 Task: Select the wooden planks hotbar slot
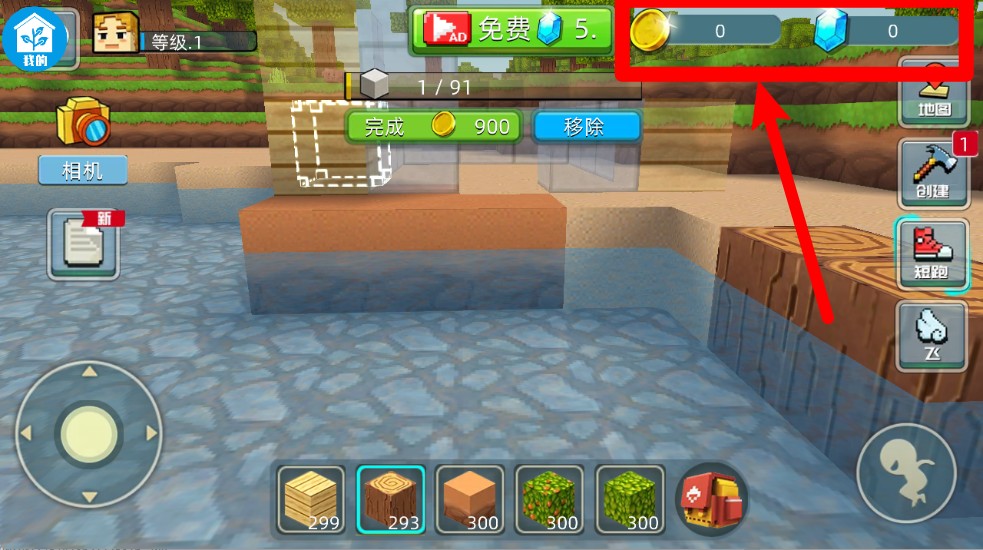(x=311, y=498)
